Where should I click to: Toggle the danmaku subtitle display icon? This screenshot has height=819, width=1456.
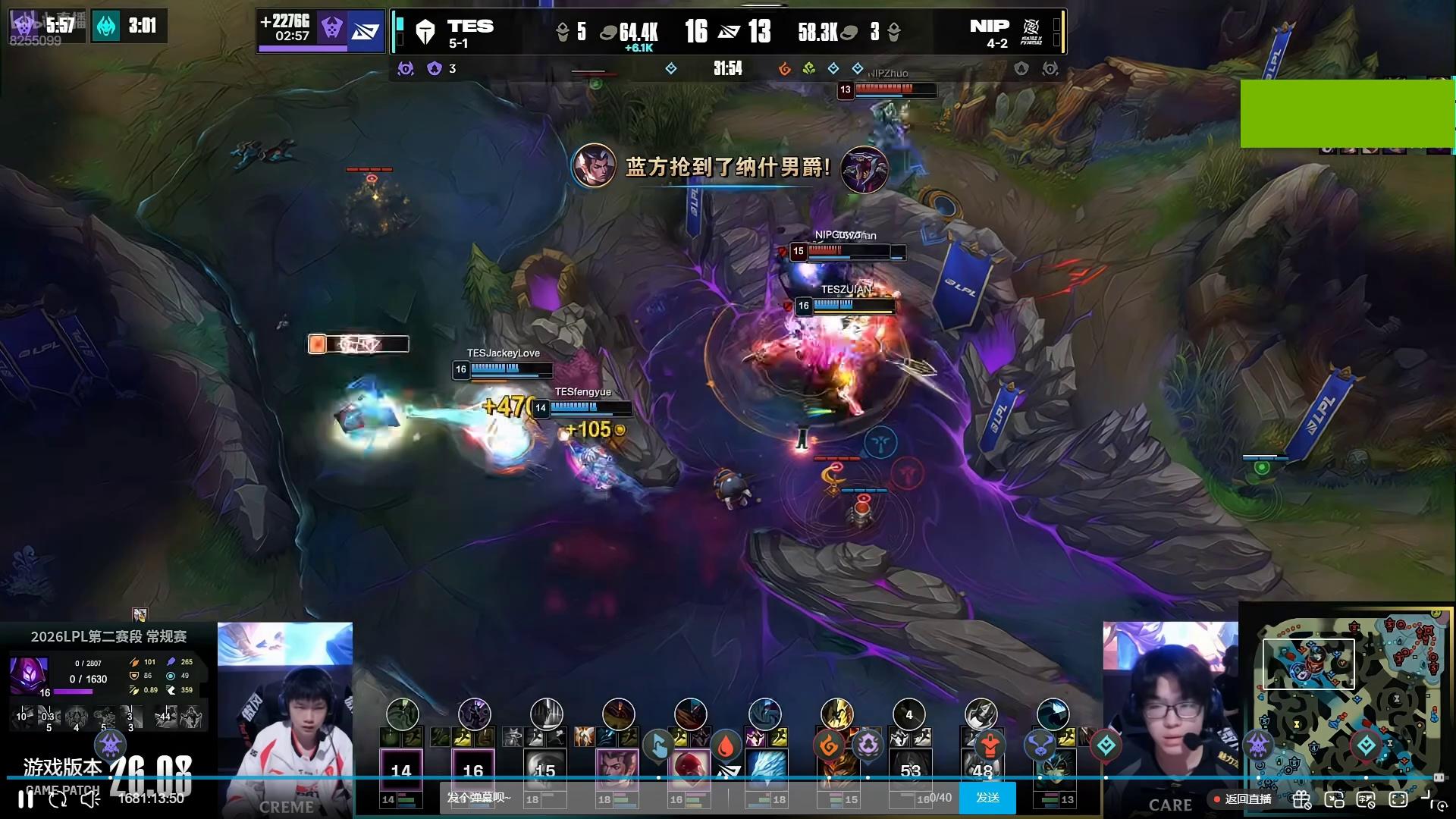pyautogui.click(x=1366, y=799)
